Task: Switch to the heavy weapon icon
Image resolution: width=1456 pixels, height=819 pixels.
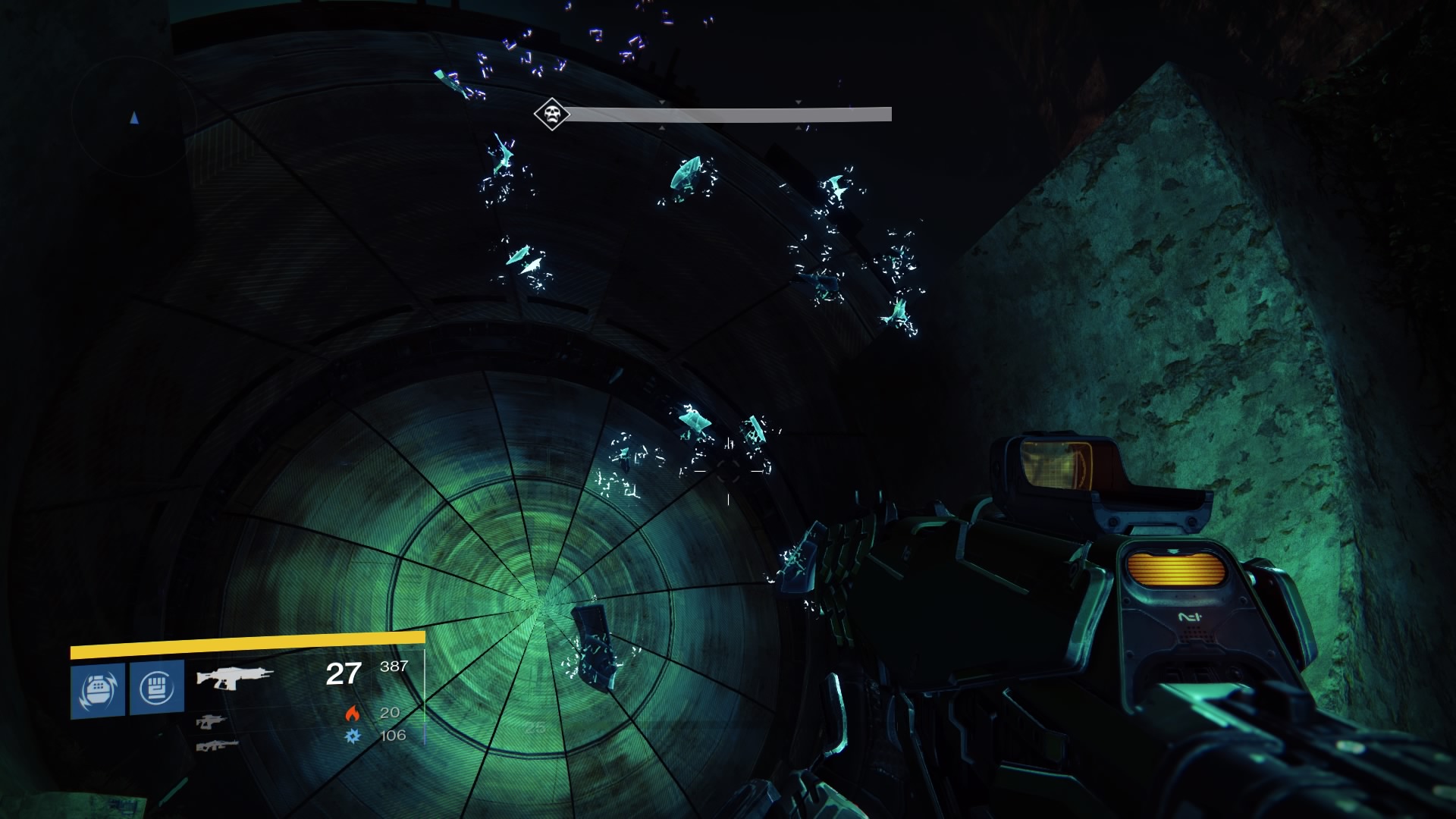Action: tap(217, 745)
